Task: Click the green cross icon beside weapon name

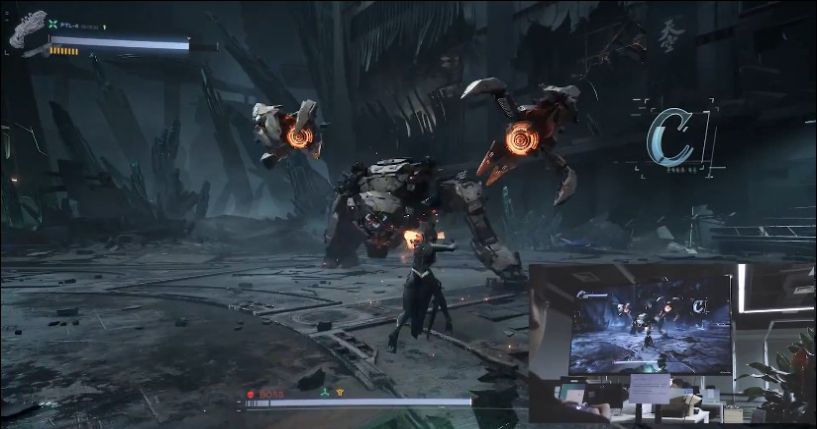Action: coord(52,25)
